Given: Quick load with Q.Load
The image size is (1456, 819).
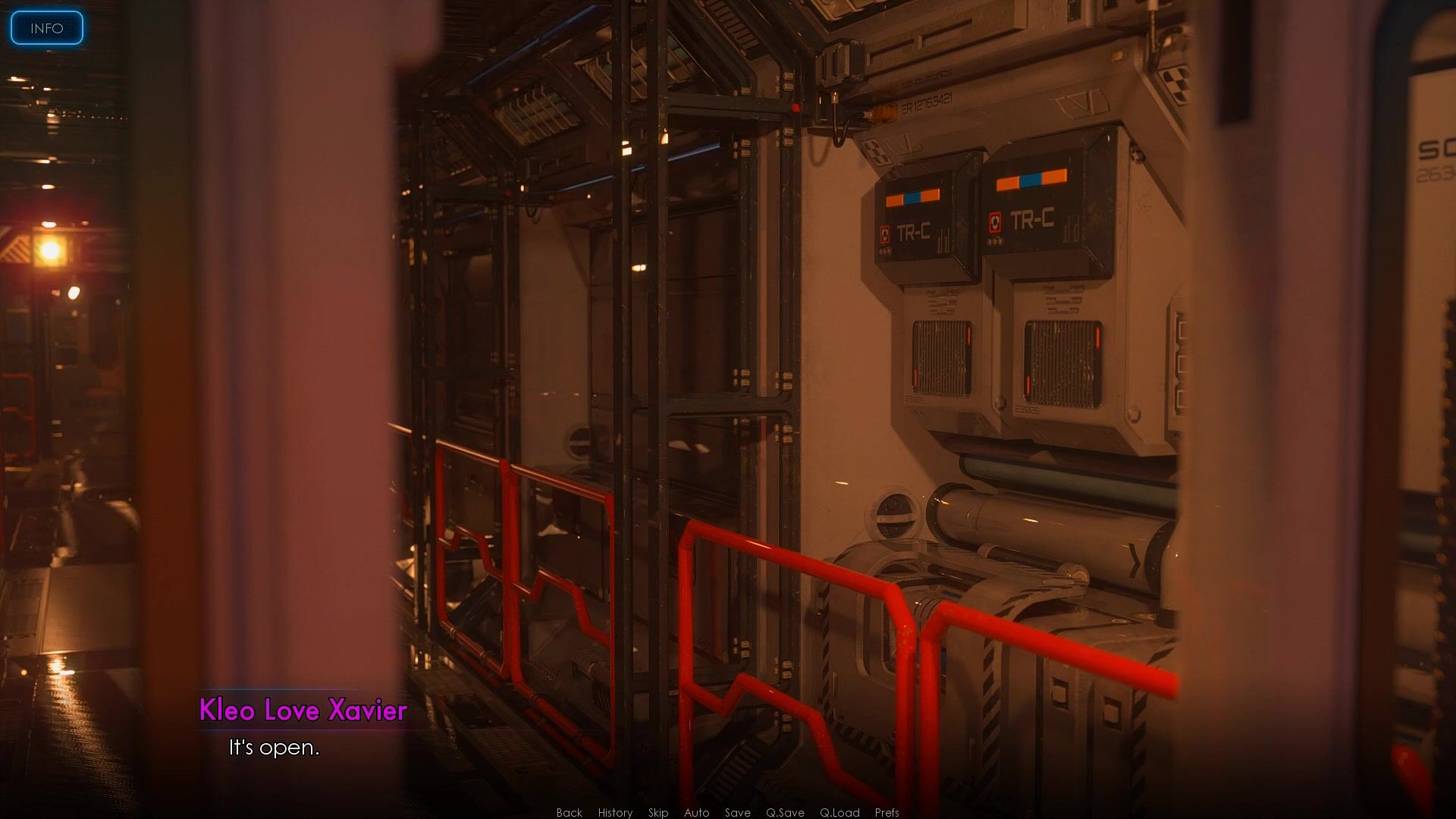Looking at the screenshot, I should click(x=839, y=812).
